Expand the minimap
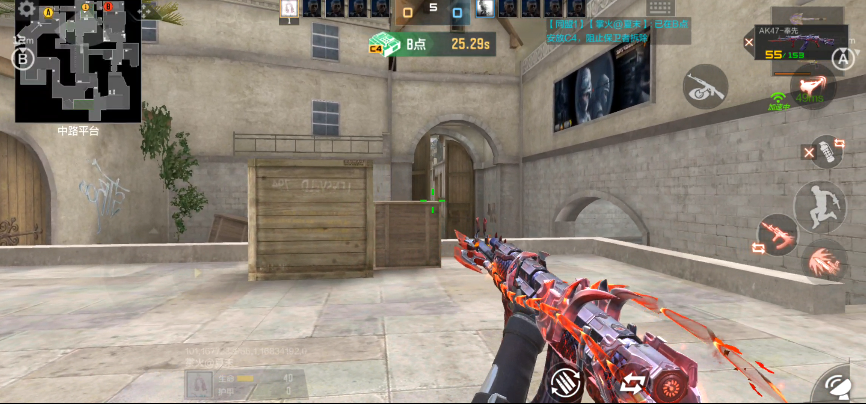 coord(78,62)
